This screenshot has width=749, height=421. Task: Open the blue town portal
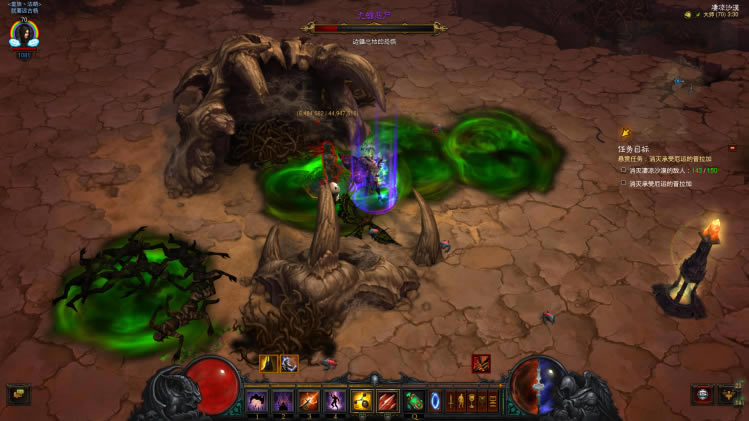pyautogui.click(x=435, y=401)
